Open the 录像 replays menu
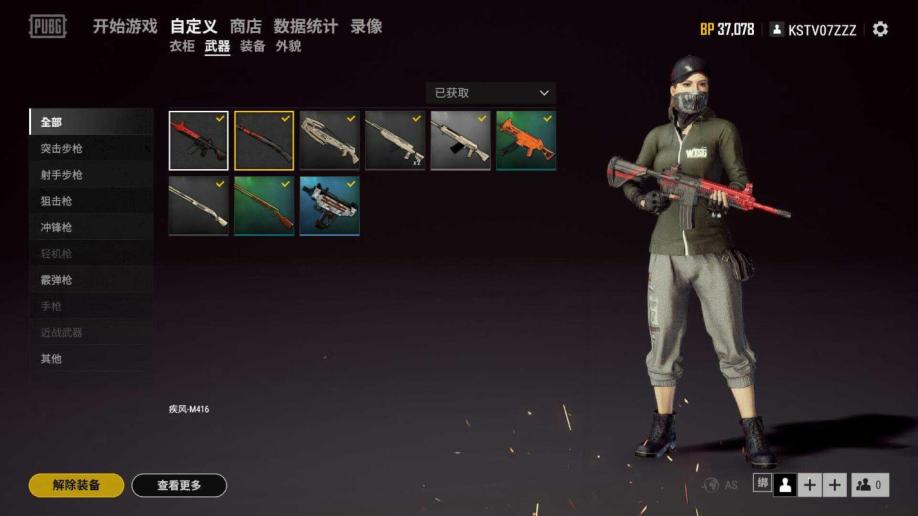 click(366, 27)
